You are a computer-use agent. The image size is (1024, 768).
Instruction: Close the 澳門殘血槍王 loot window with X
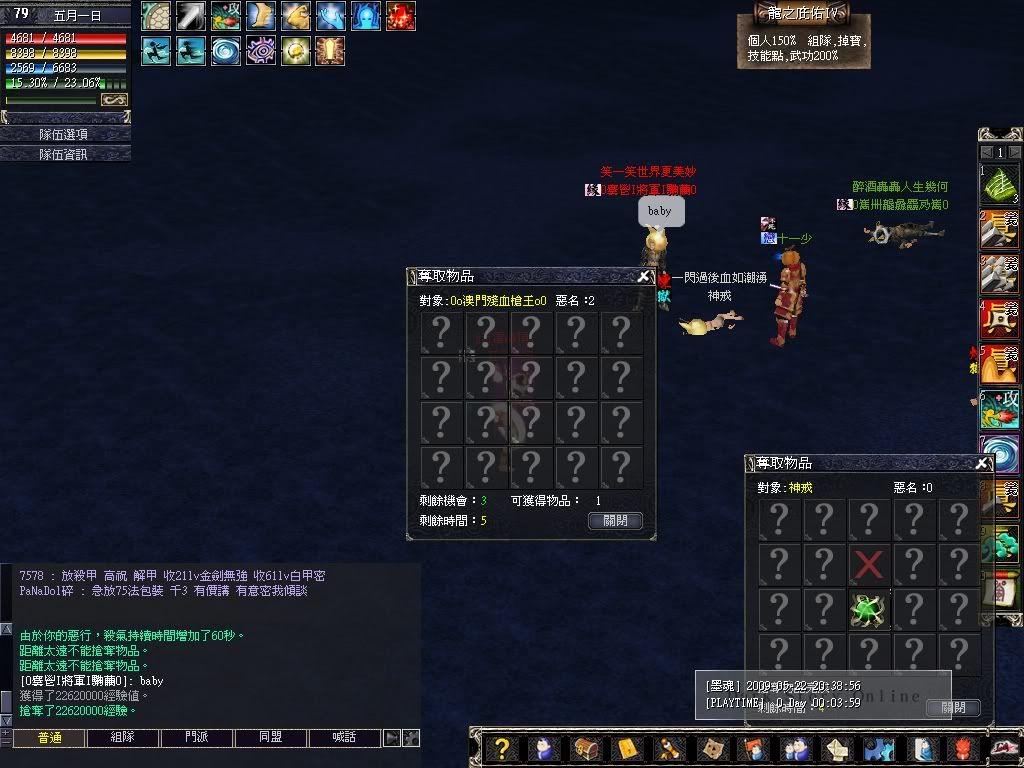click(644, 276)
